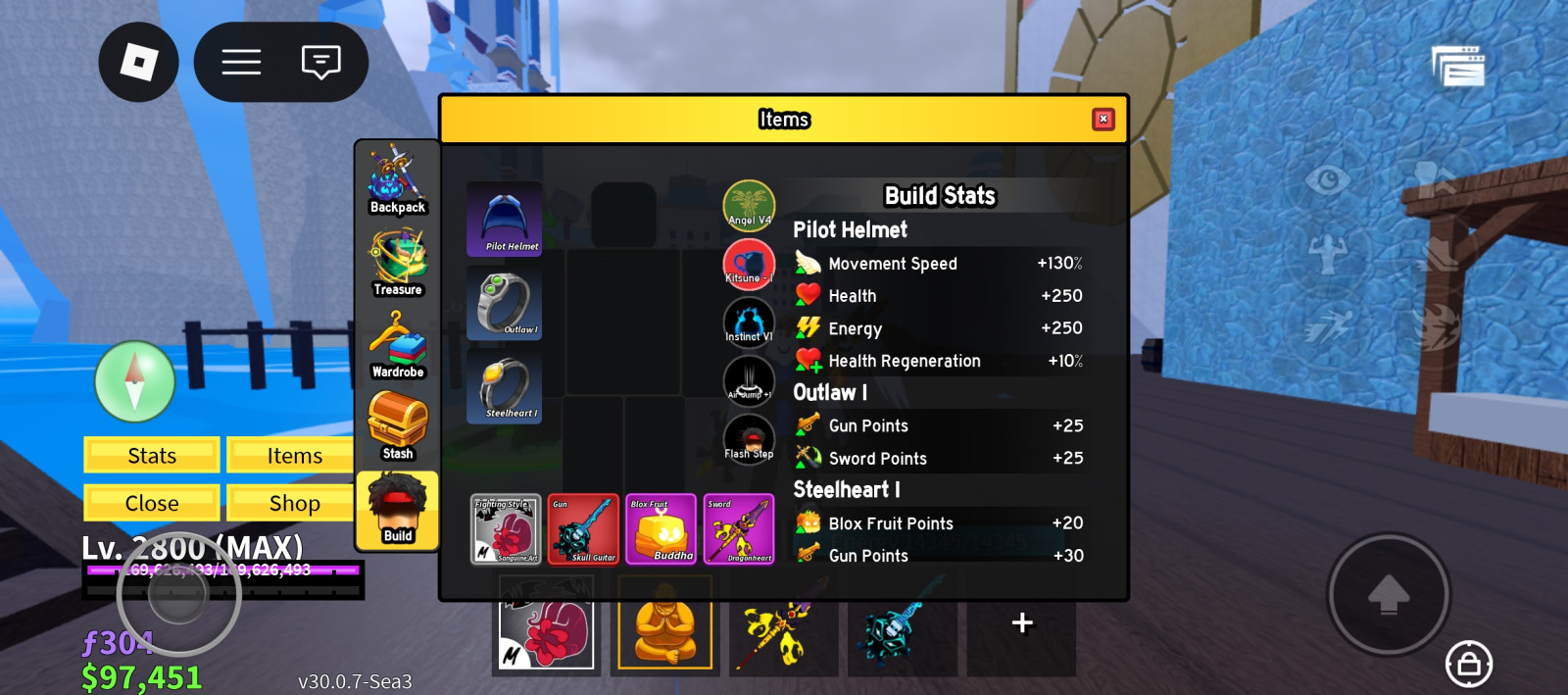Select the Dragonheart sword slot
Viewport: 1568px width, 695px height.
coord(739,529)
